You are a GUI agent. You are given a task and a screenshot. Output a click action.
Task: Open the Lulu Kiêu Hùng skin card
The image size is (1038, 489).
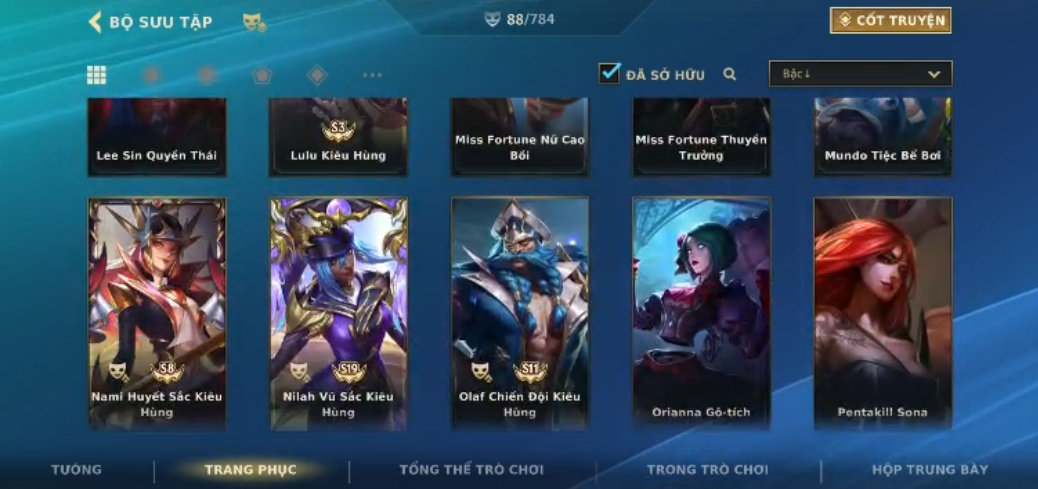(x=338, y=137)
